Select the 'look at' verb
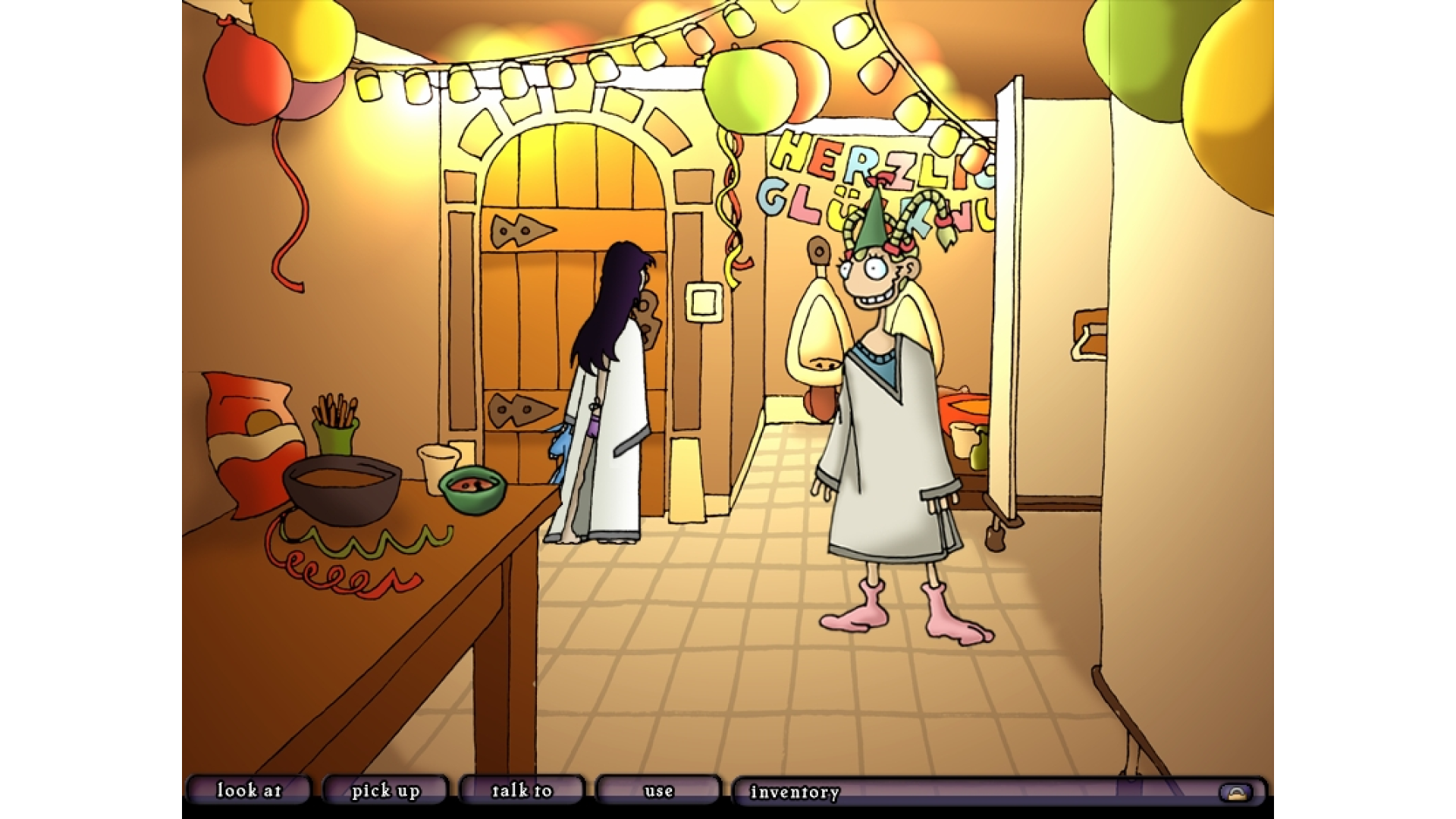Viewport: 1456px width, 819px height. coord(249,791)
